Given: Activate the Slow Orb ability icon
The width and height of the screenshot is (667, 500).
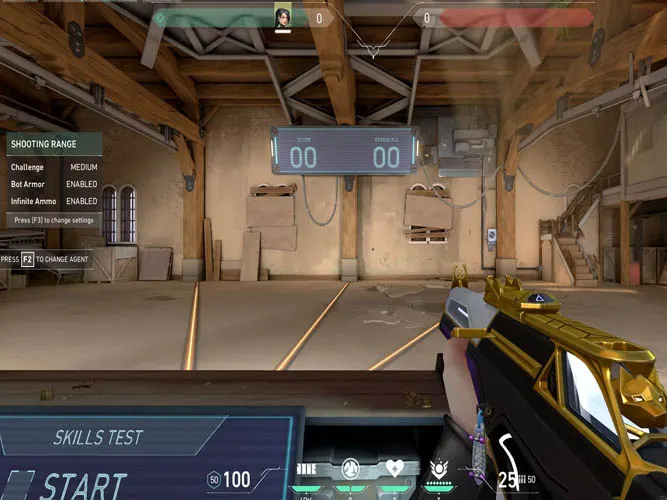Looking at the screenshot, I should click(350, 468).
